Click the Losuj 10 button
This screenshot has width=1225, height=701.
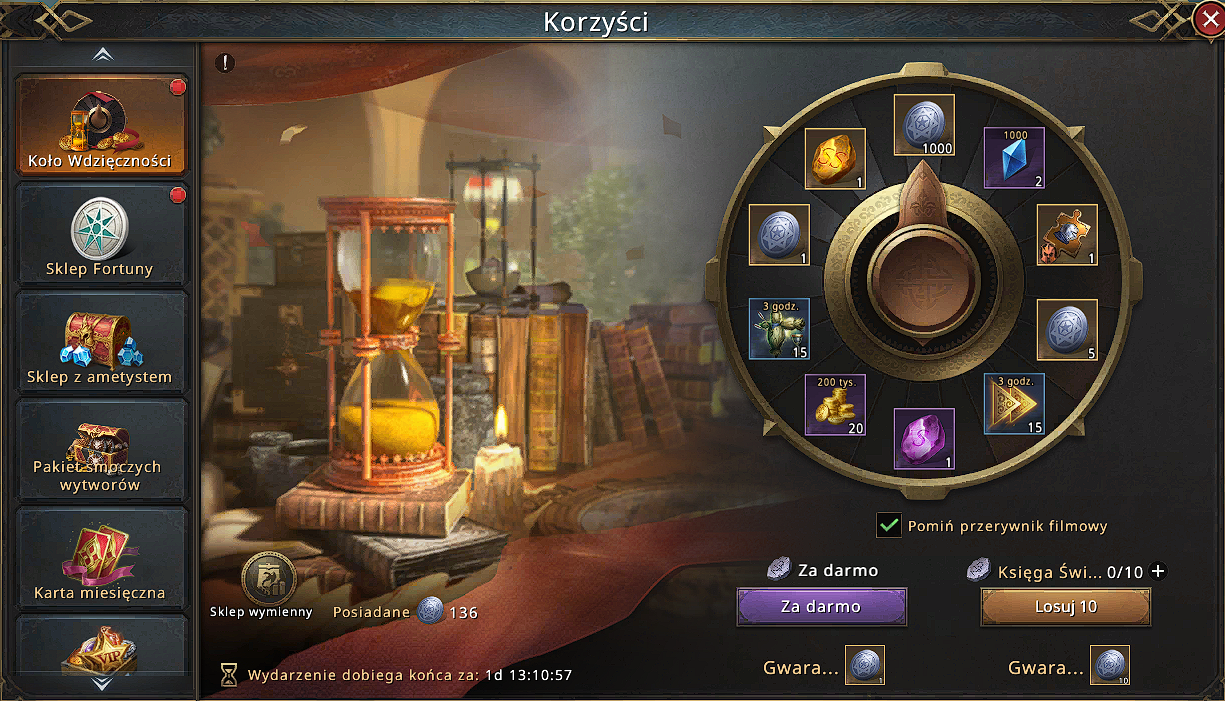click(x=1065, y=606)
